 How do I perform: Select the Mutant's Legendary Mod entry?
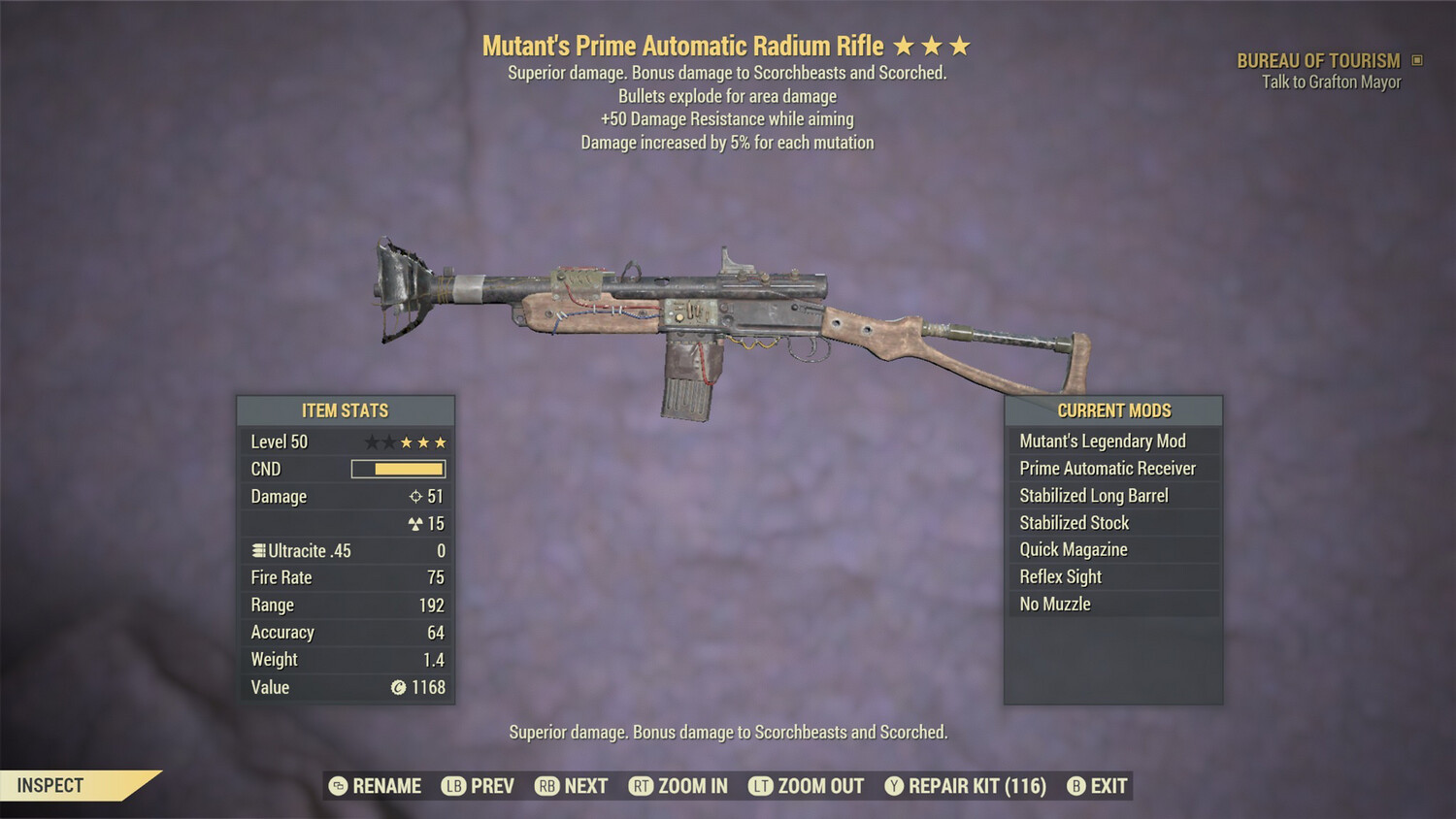[1102, 441]
